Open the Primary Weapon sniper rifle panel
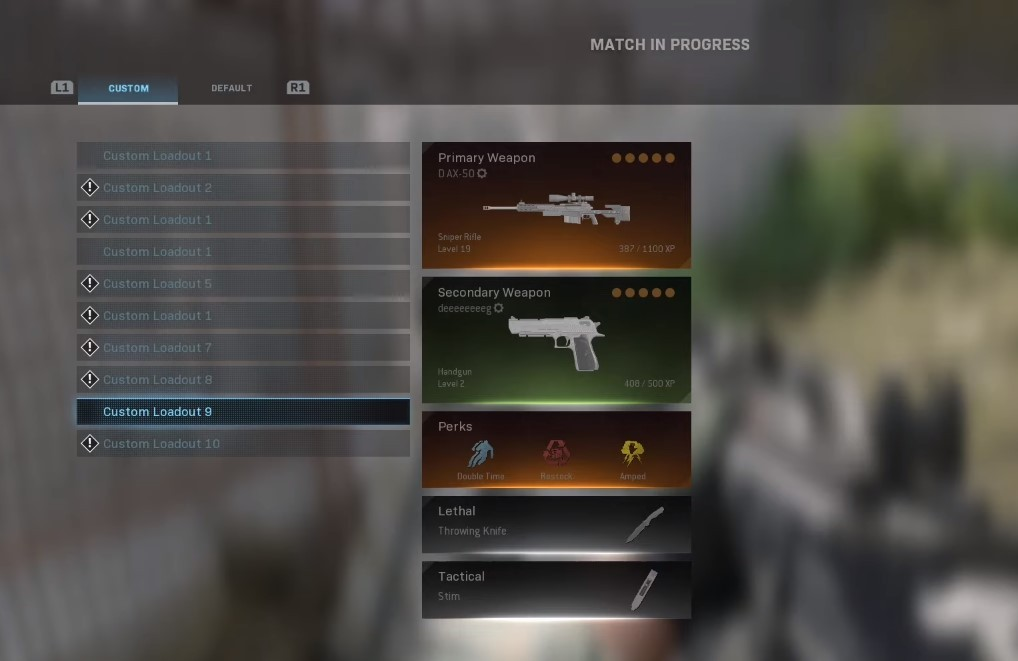Image resolution: width=1018 pixels, height=661 pixels. click(x=556, y=205)
